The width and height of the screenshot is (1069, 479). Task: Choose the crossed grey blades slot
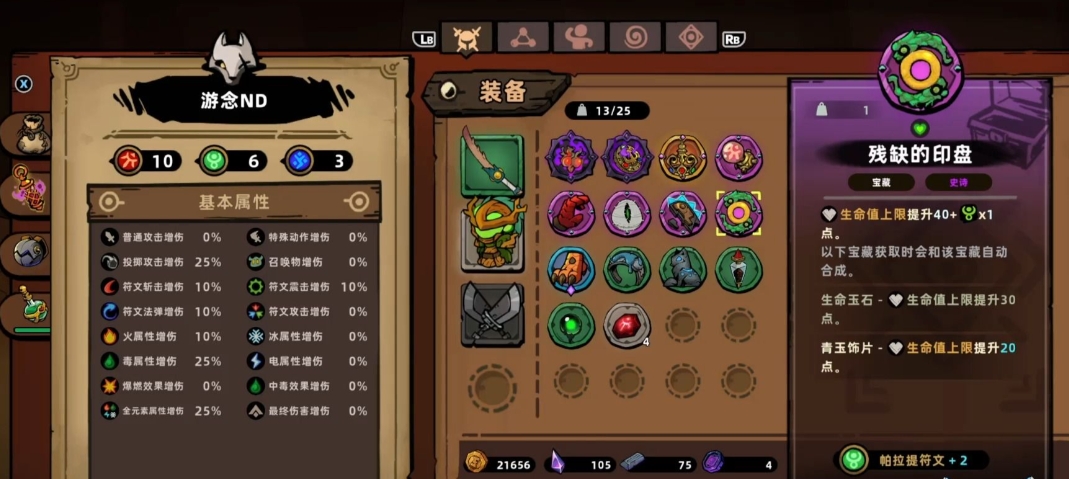pos(492,313)
